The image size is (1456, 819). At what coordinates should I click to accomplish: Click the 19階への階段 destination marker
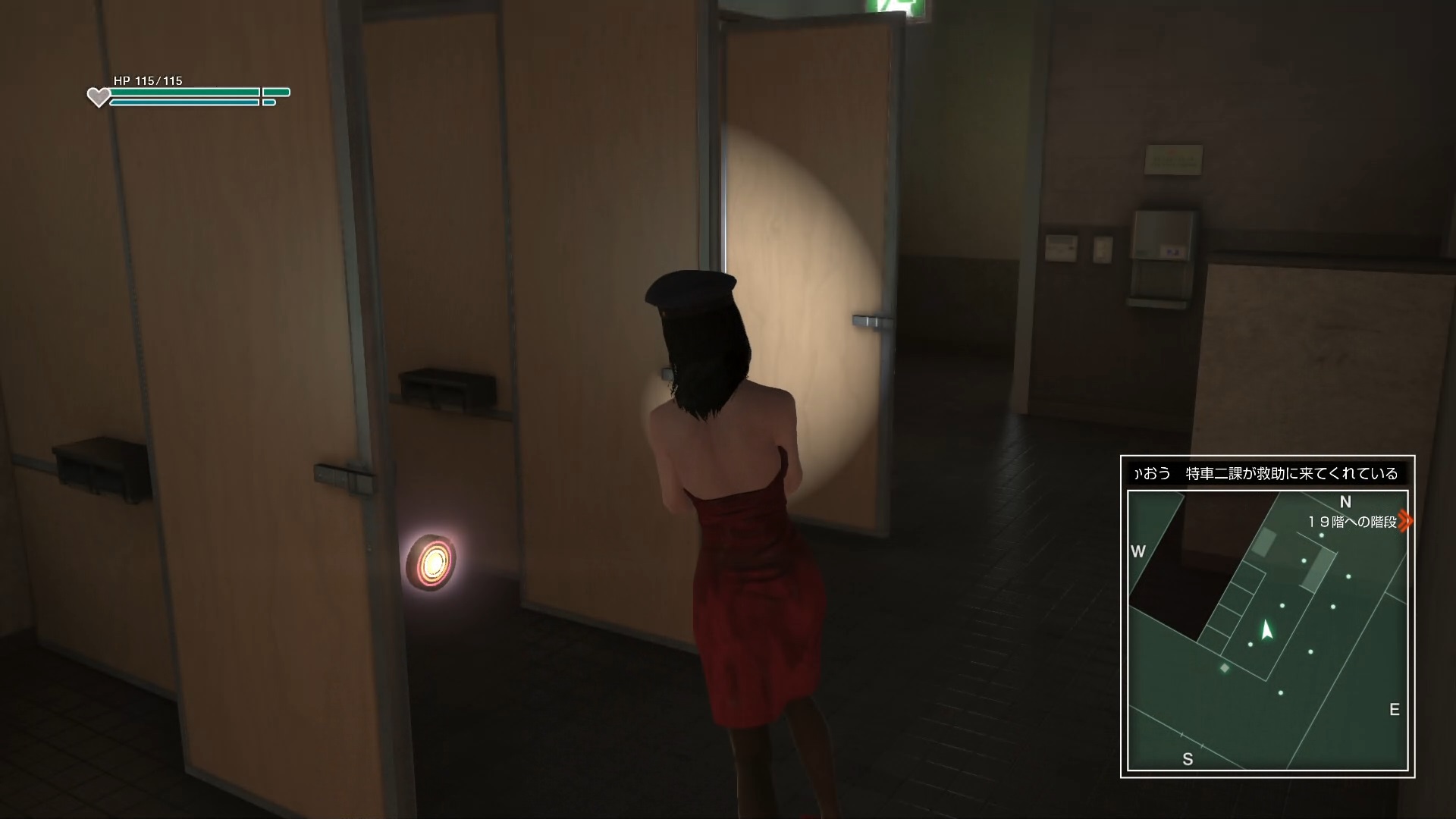point(1406,522)
